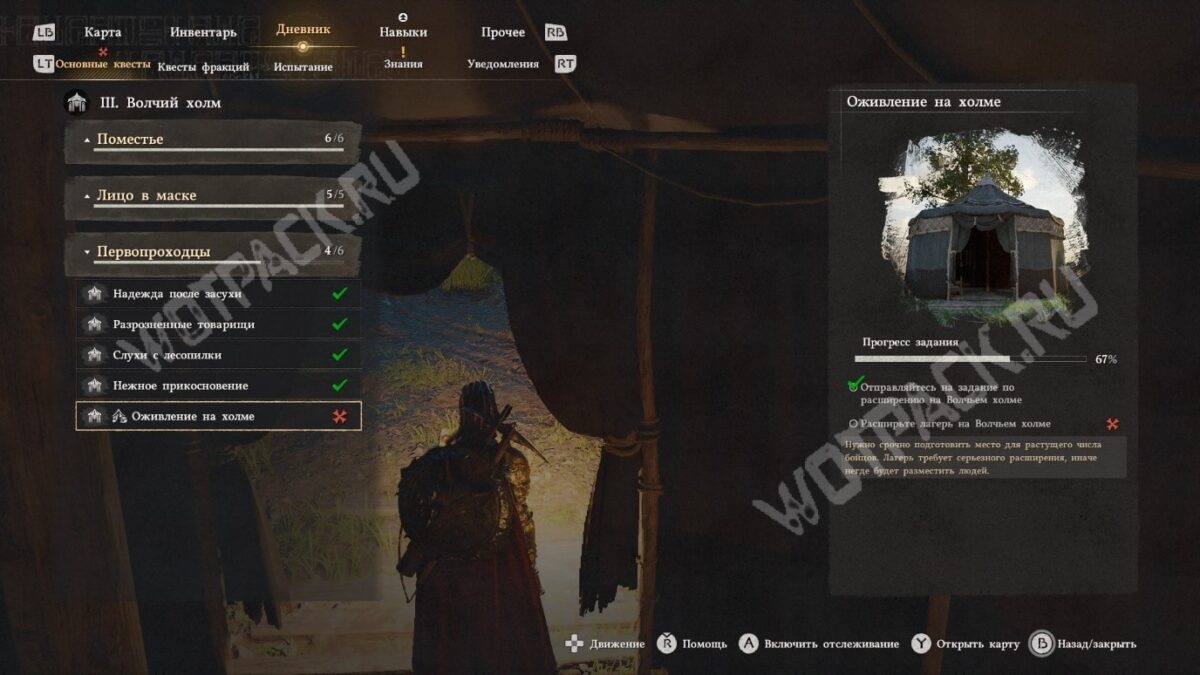
Task: Open the Уведомления sub-tab
Action: pos(503,64)
